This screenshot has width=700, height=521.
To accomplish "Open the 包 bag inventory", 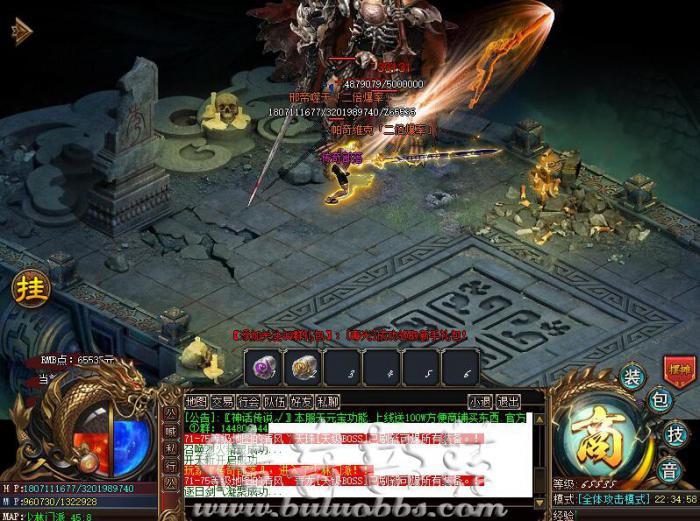I will click(660, 400).
